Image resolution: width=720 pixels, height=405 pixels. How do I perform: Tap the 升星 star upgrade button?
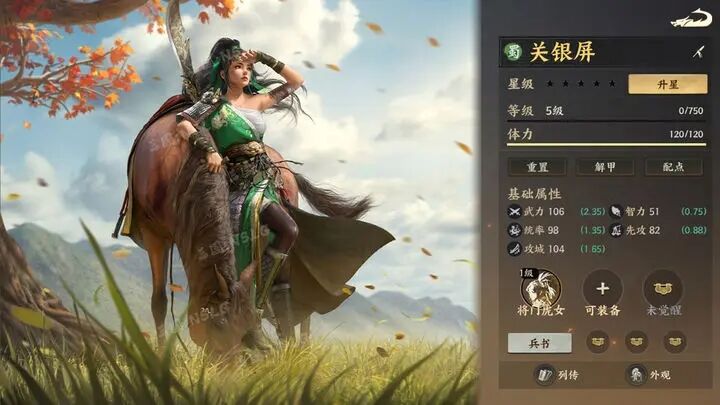click(667, 84)
